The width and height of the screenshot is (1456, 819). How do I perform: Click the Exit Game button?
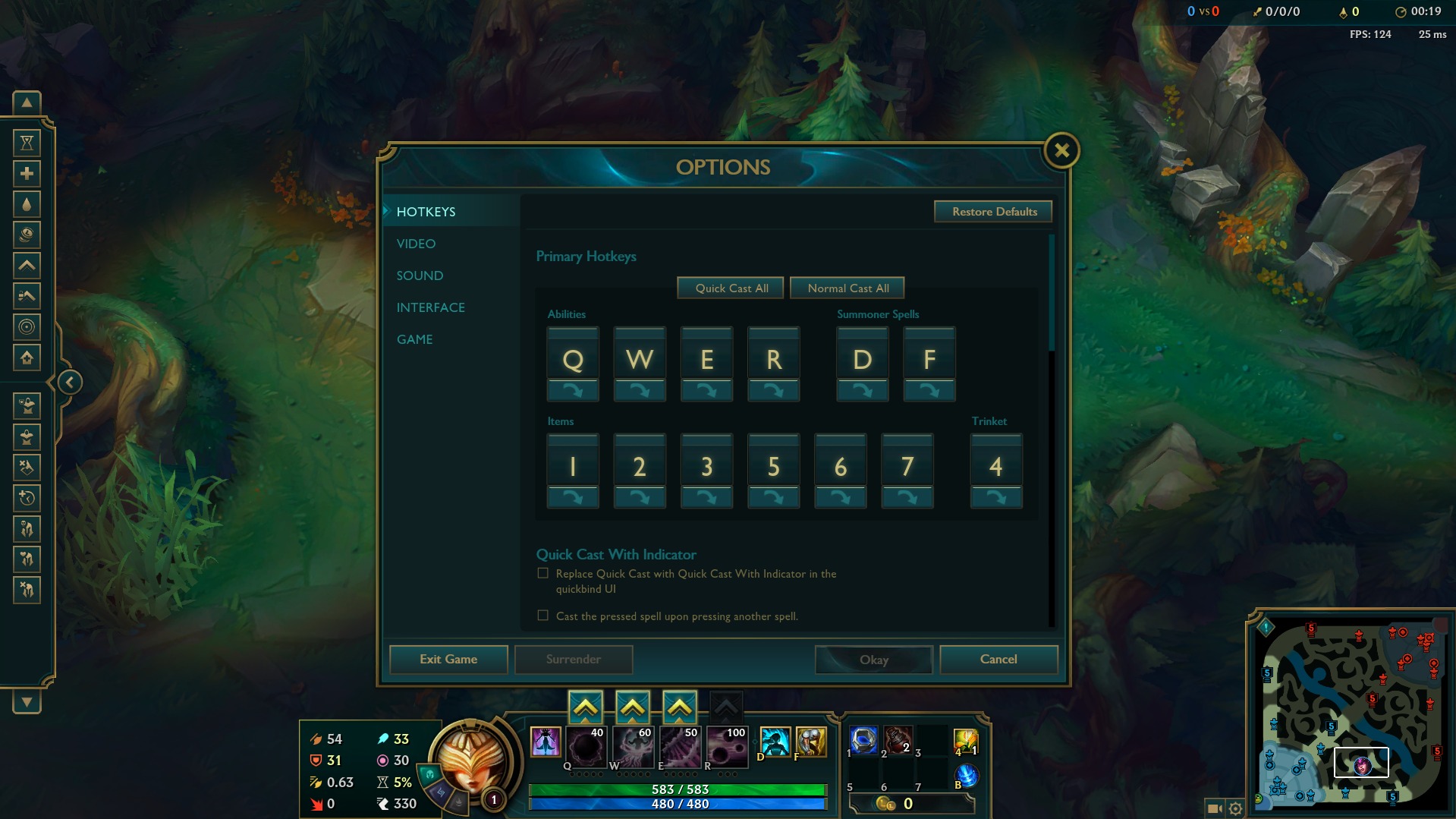448,659
